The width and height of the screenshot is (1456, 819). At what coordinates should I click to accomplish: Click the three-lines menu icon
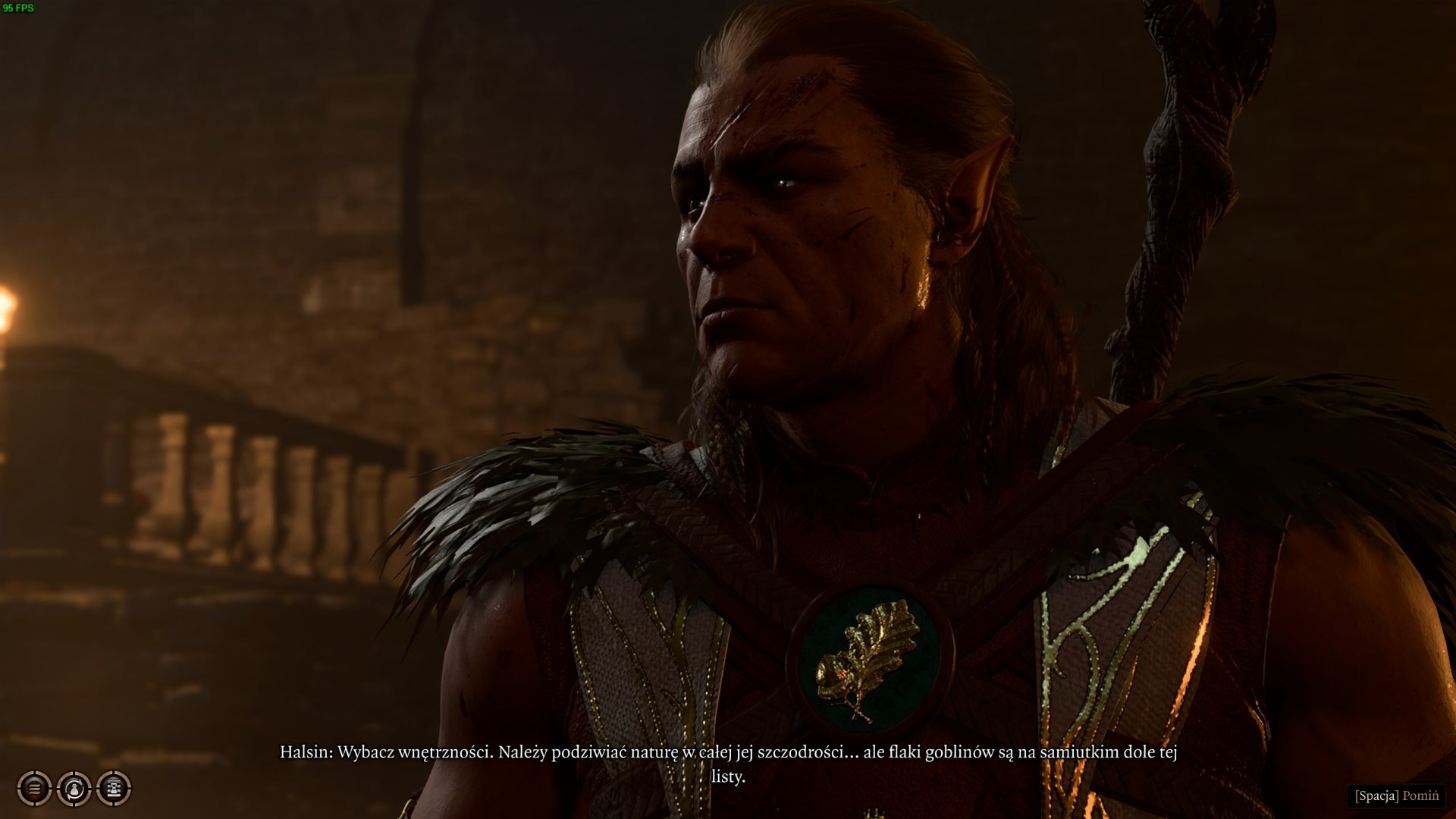(34, 789)
